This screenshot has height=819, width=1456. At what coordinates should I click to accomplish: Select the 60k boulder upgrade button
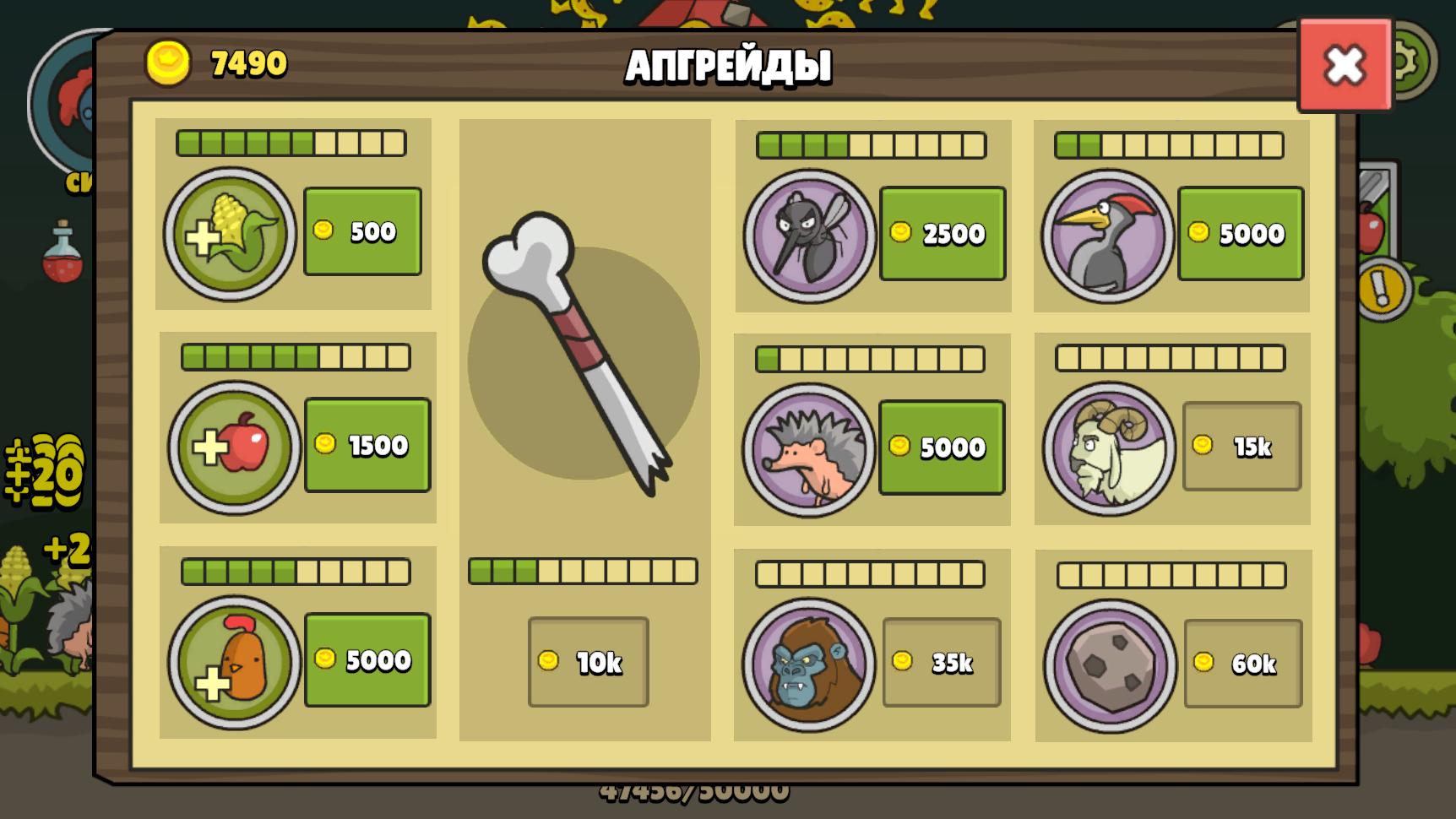pos(1242,664)
